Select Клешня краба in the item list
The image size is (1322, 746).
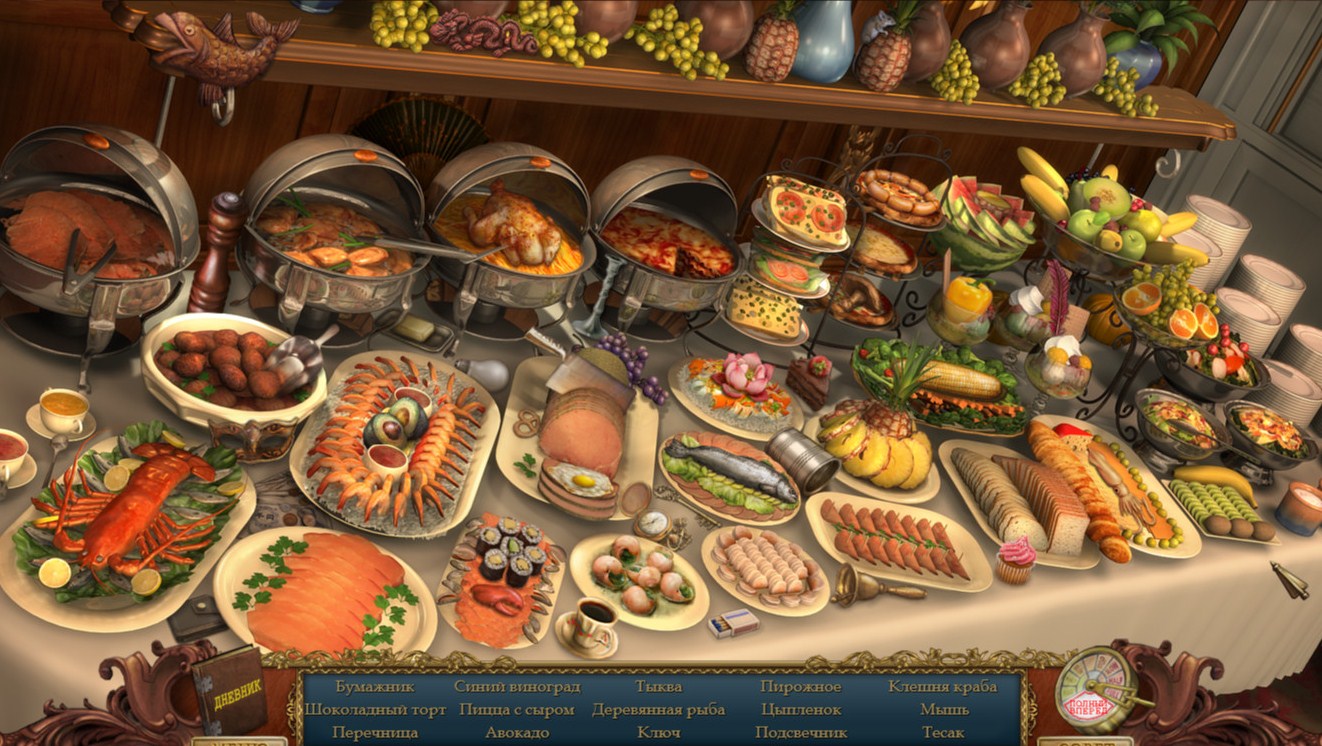[x=942, y=687]
